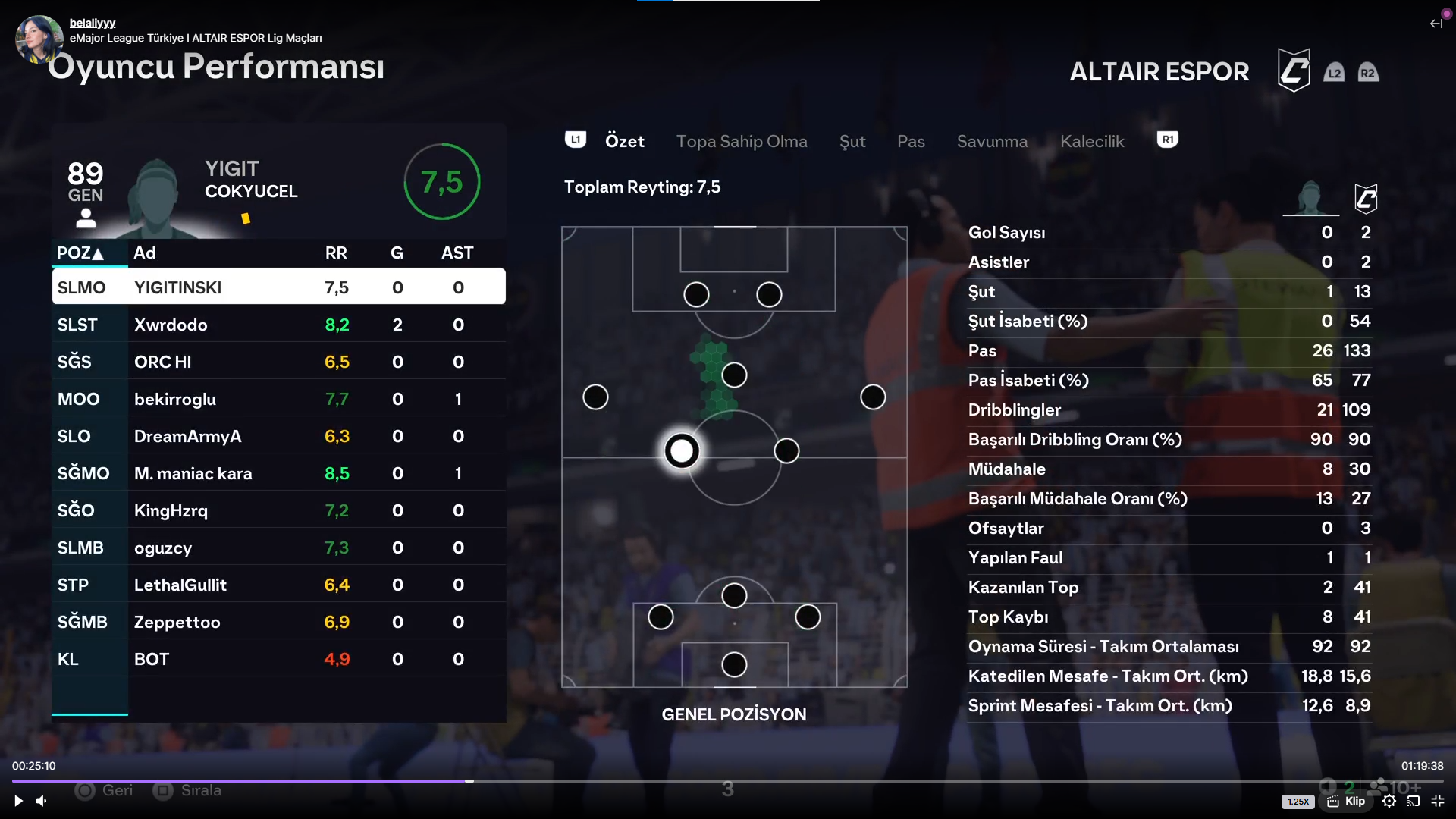The image size is (1456, 819).
Task: Select the Özet tab
Action: (624, 141)
